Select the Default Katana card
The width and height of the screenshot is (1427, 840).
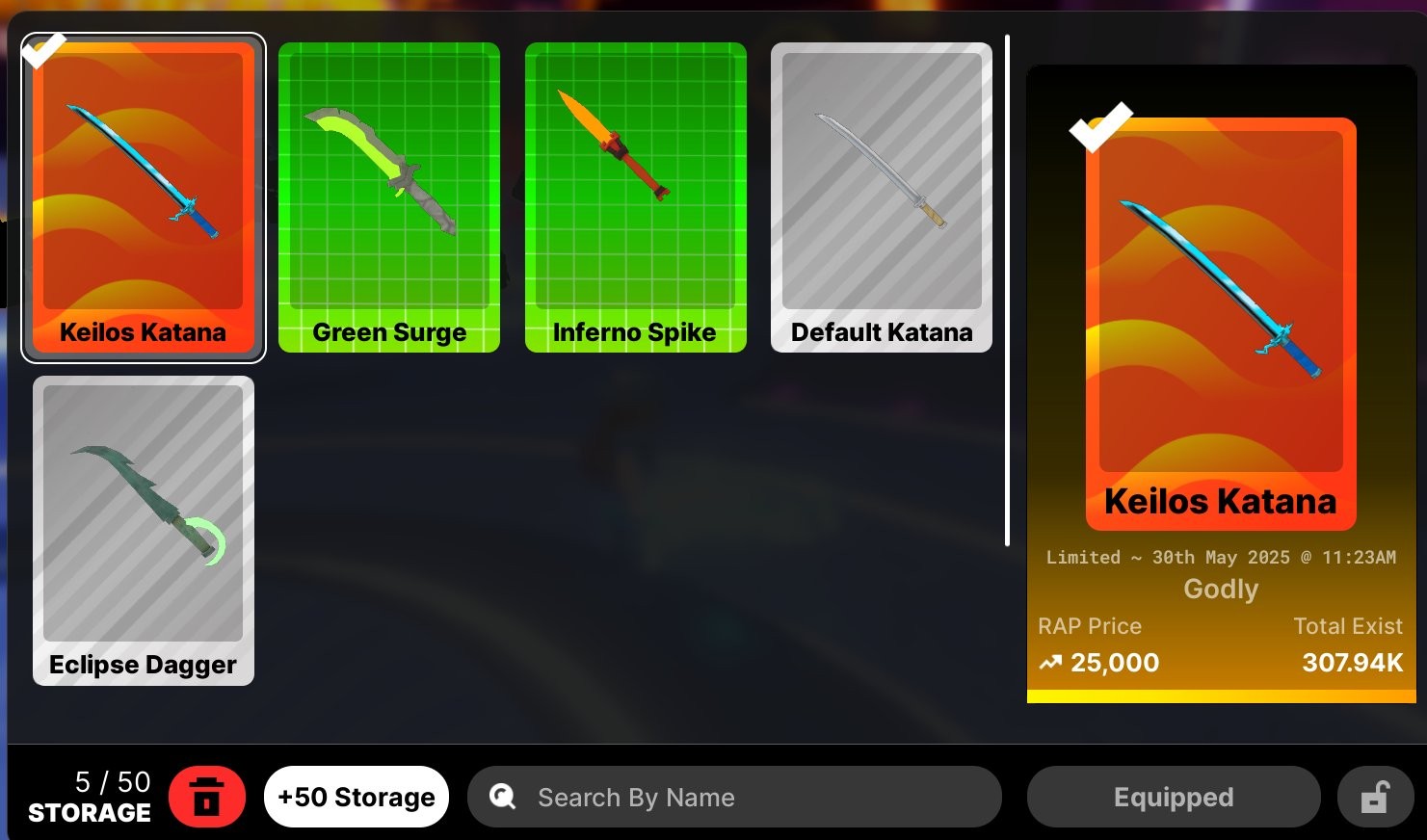click(x=881, y=197)
